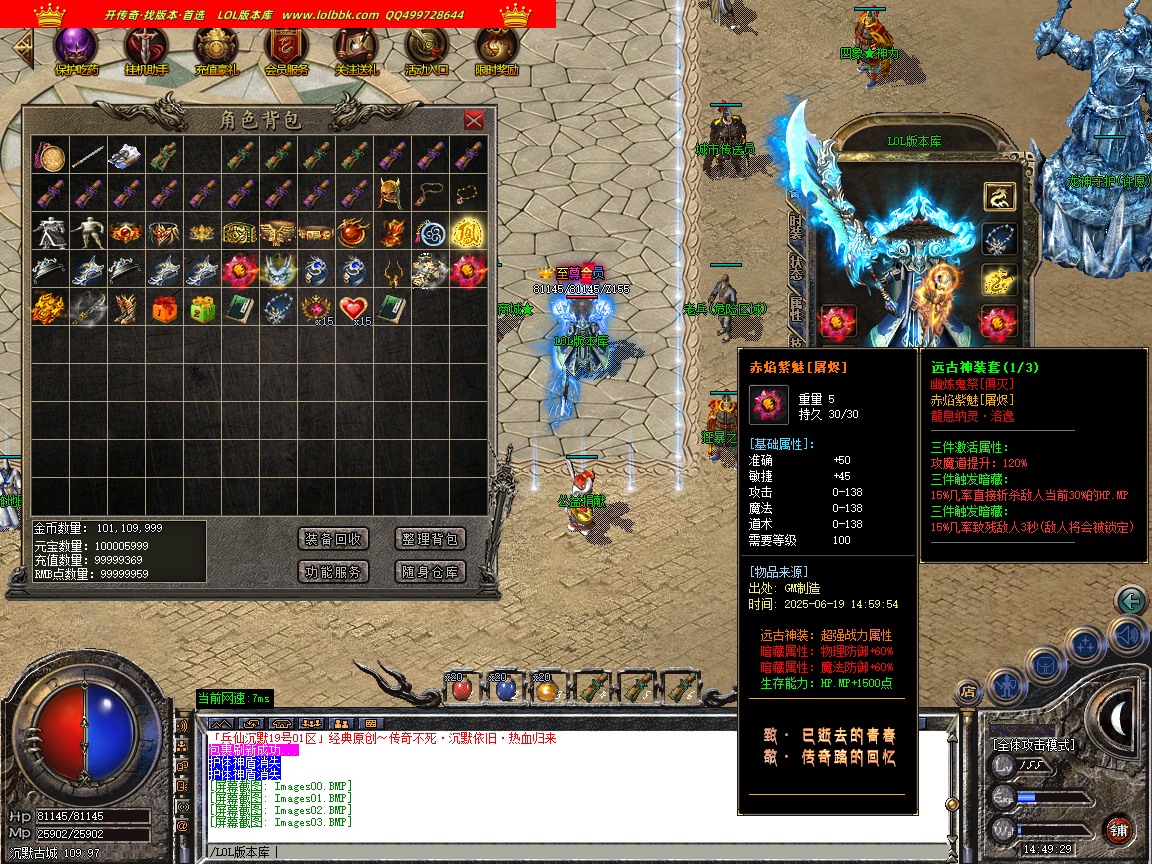This screenshot has height=864, width=1152.
Task: Click the 装备回收 button
Action: (333, 539)
